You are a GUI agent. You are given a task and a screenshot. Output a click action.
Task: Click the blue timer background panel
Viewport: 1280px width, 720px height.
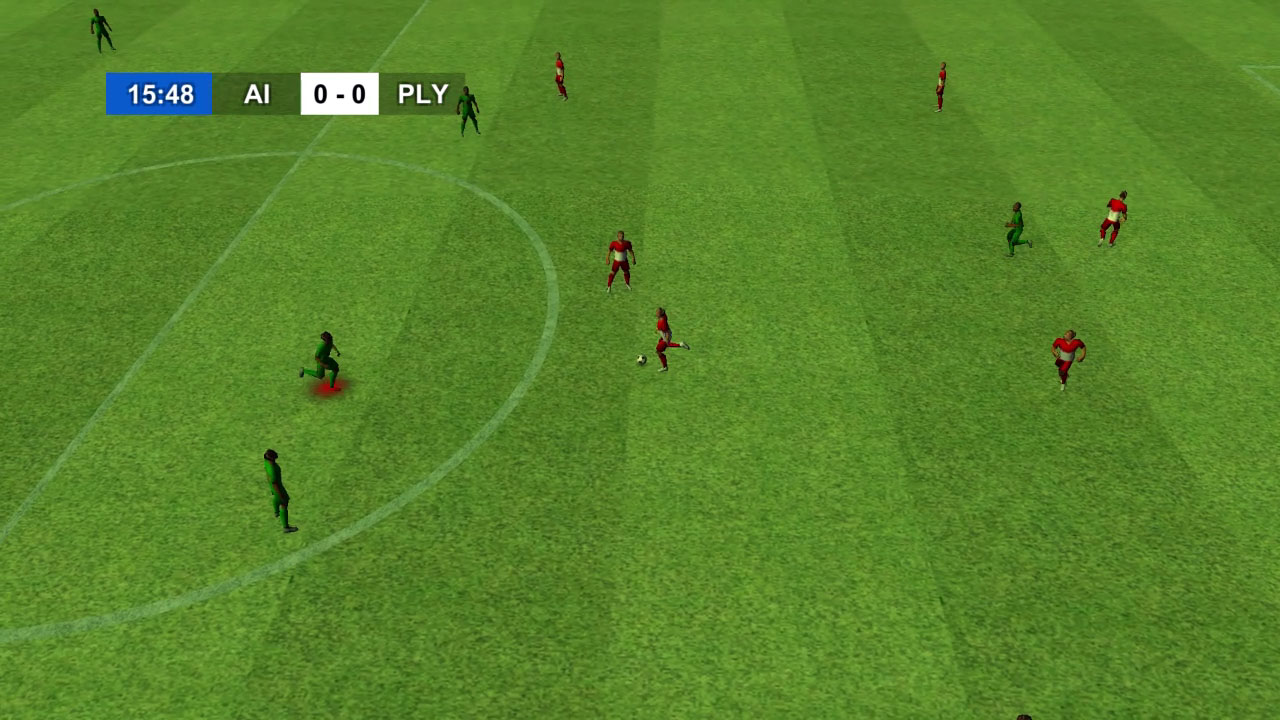[x=160, y=95]
